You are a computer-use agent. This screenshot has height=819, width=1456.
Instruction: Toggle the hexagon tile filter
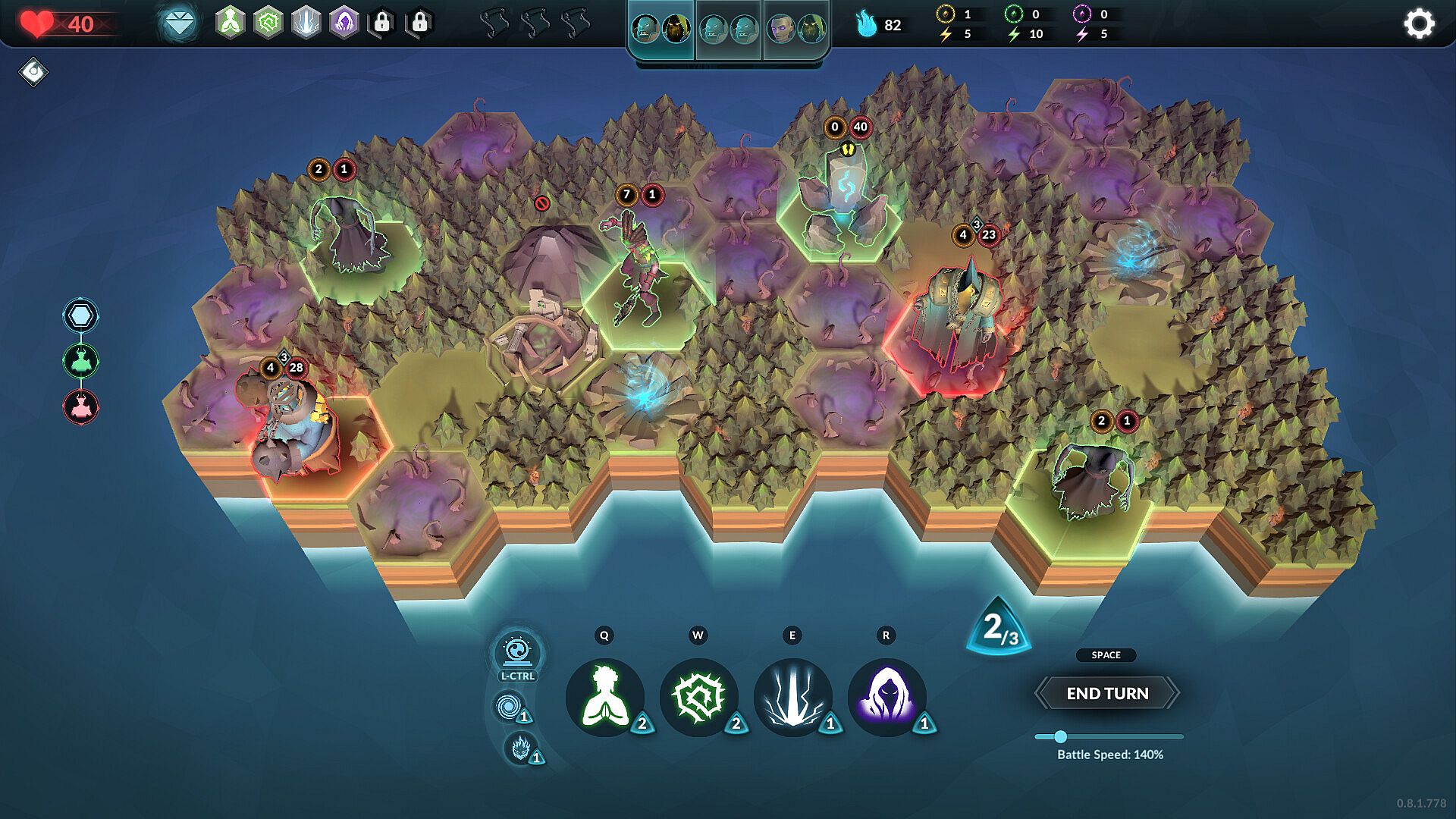pyautogui.click(x=80, y=315)
